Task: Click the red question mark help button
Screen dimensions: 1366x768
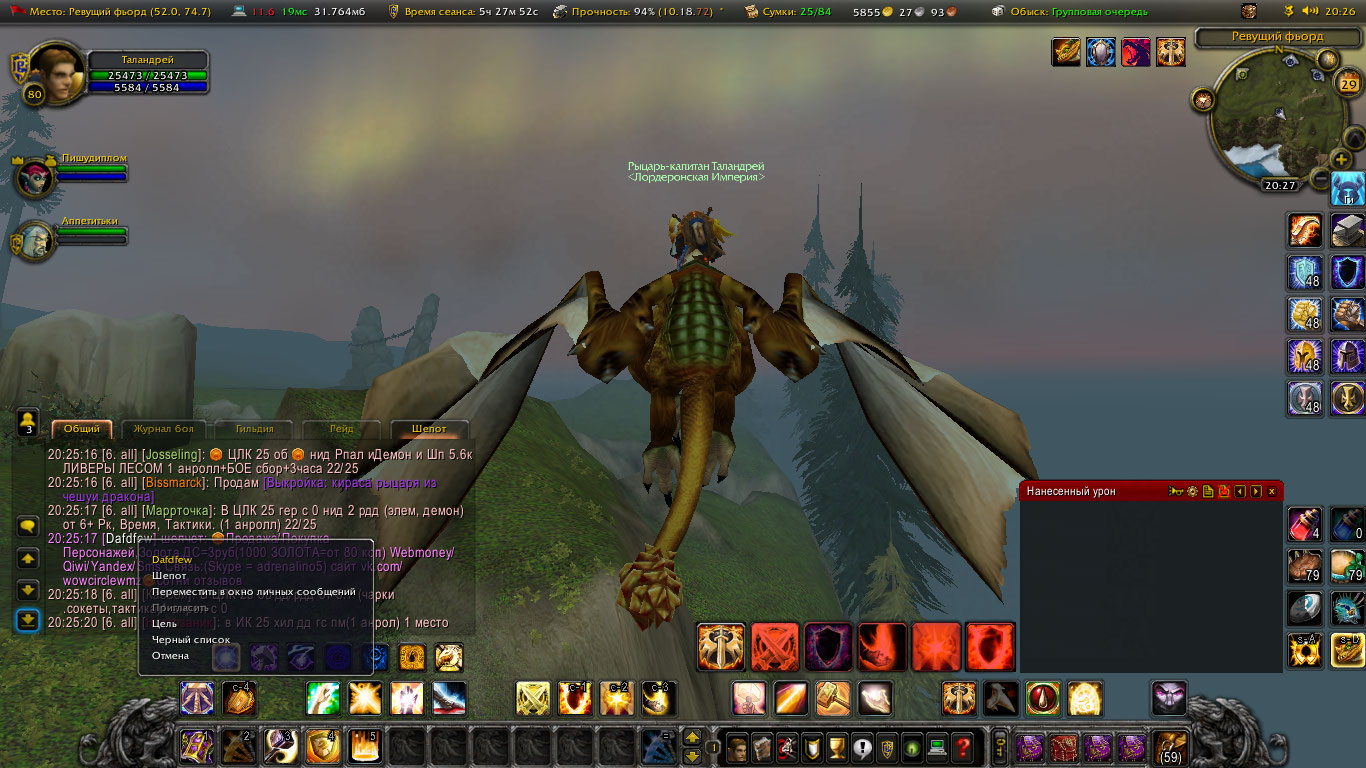Action: pyautogui.click(x=962, y=746)
